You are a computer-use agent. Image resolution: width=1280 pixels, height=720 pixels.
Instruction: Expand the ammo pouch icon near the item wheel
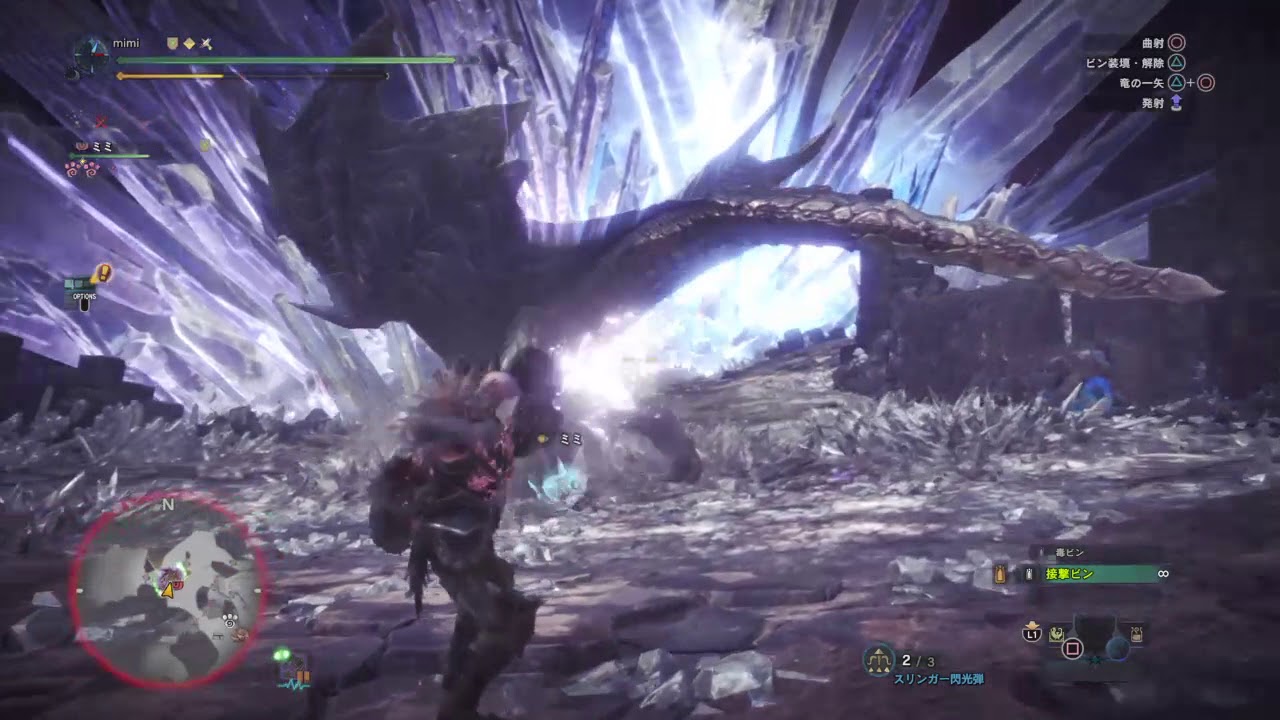tap(1135, 632)
